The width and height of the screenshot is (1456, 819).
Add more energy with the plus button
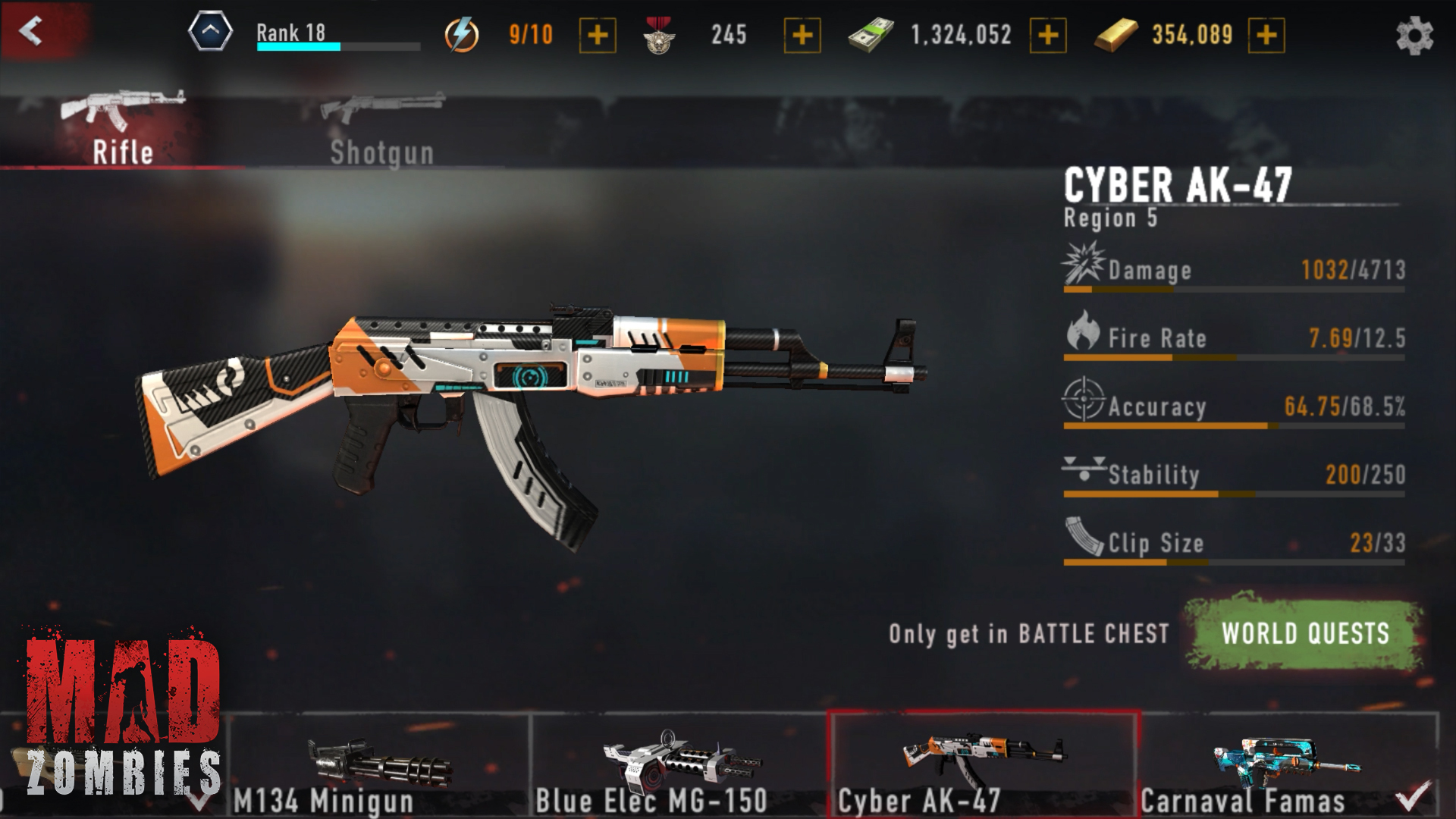pos(598,35)
